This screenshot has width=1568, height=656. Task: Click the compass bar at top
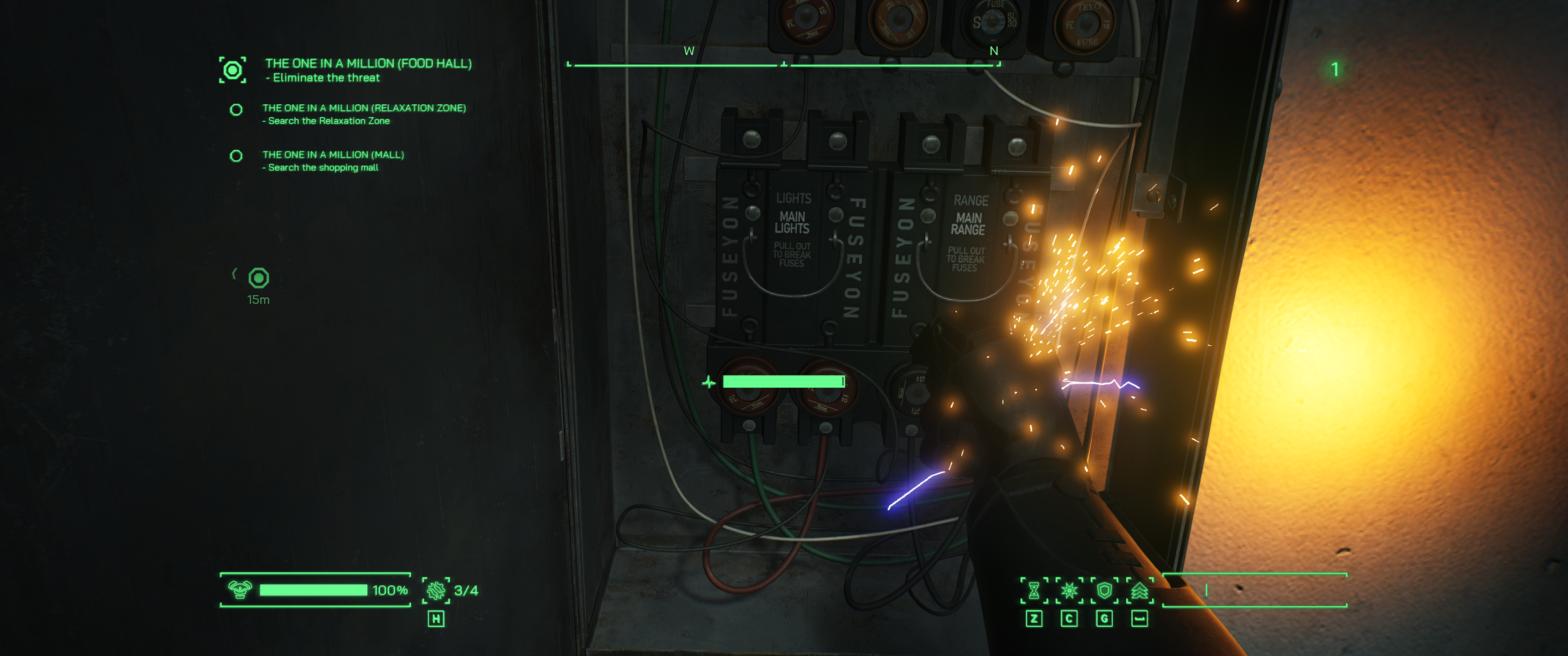click(x=784, y=64)
